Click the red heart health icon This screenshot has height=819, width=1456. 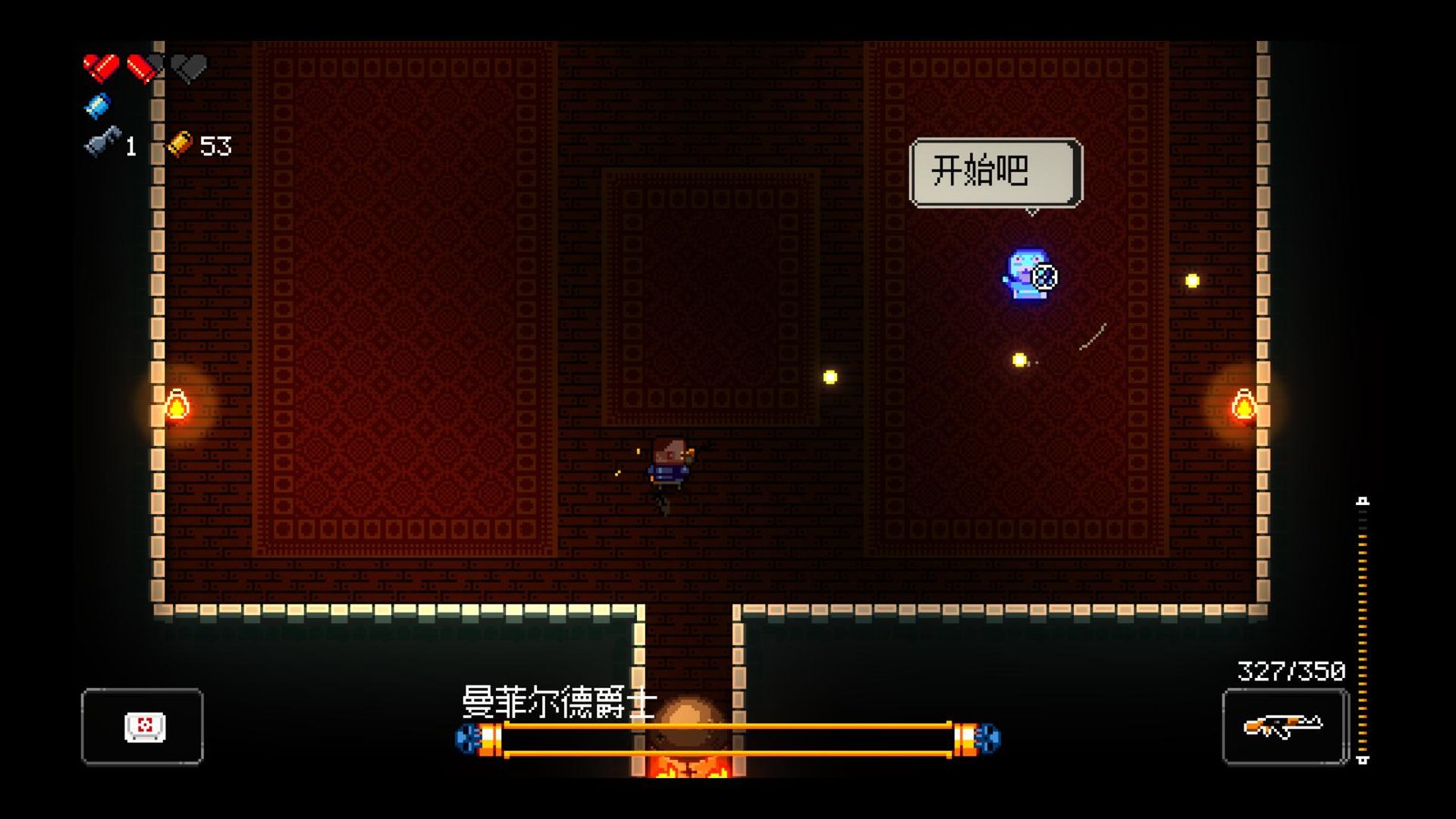point(102,66)
